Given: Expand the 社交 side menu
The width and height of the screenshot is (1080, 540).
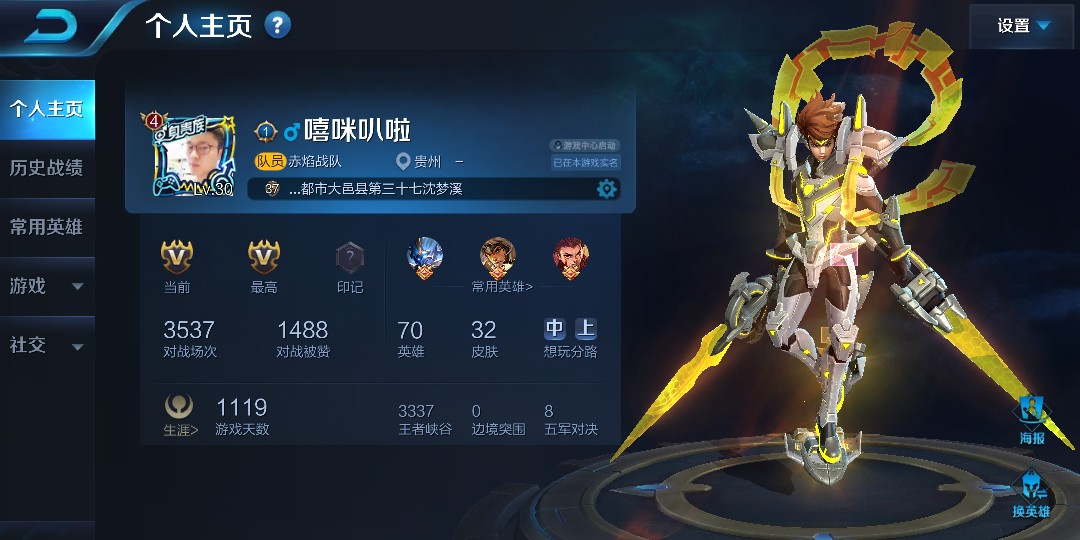Looking at the screenshot, I should tap(47, 345).
